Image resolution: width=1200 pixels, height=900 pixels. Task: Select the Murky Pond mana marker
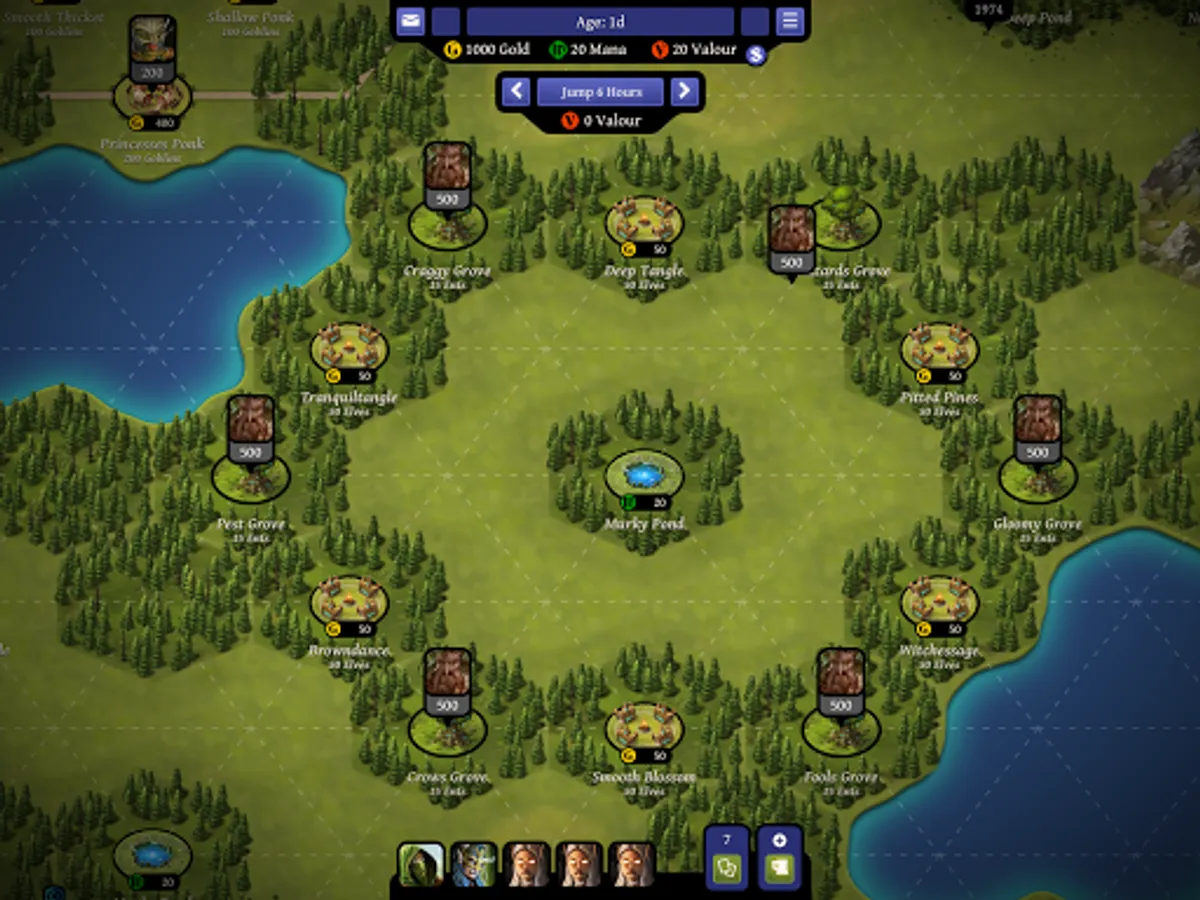(x=644, y=475)
